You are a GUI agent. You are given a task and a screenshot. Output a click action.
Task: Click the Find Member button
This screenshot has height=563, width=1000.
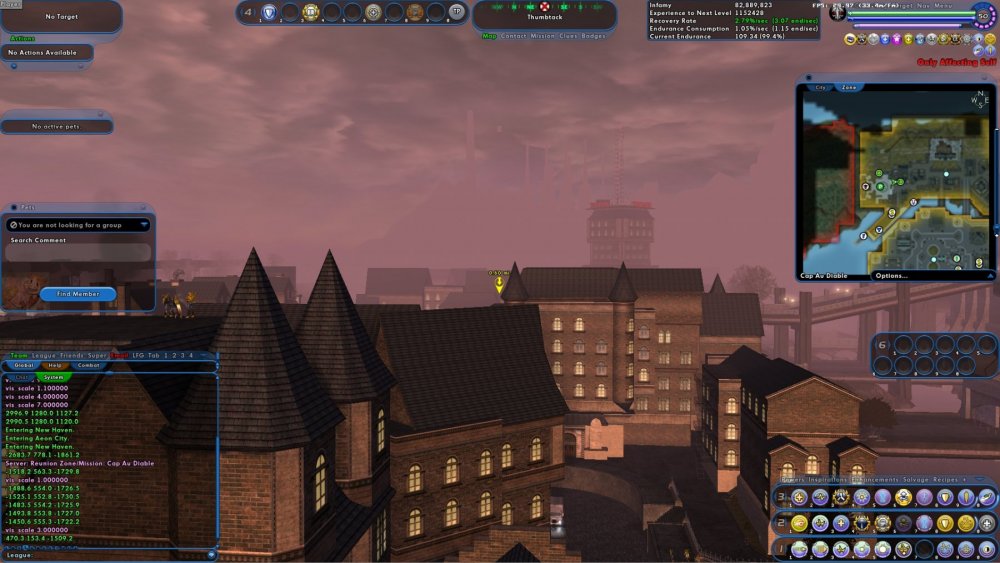[x=78, y=294]
